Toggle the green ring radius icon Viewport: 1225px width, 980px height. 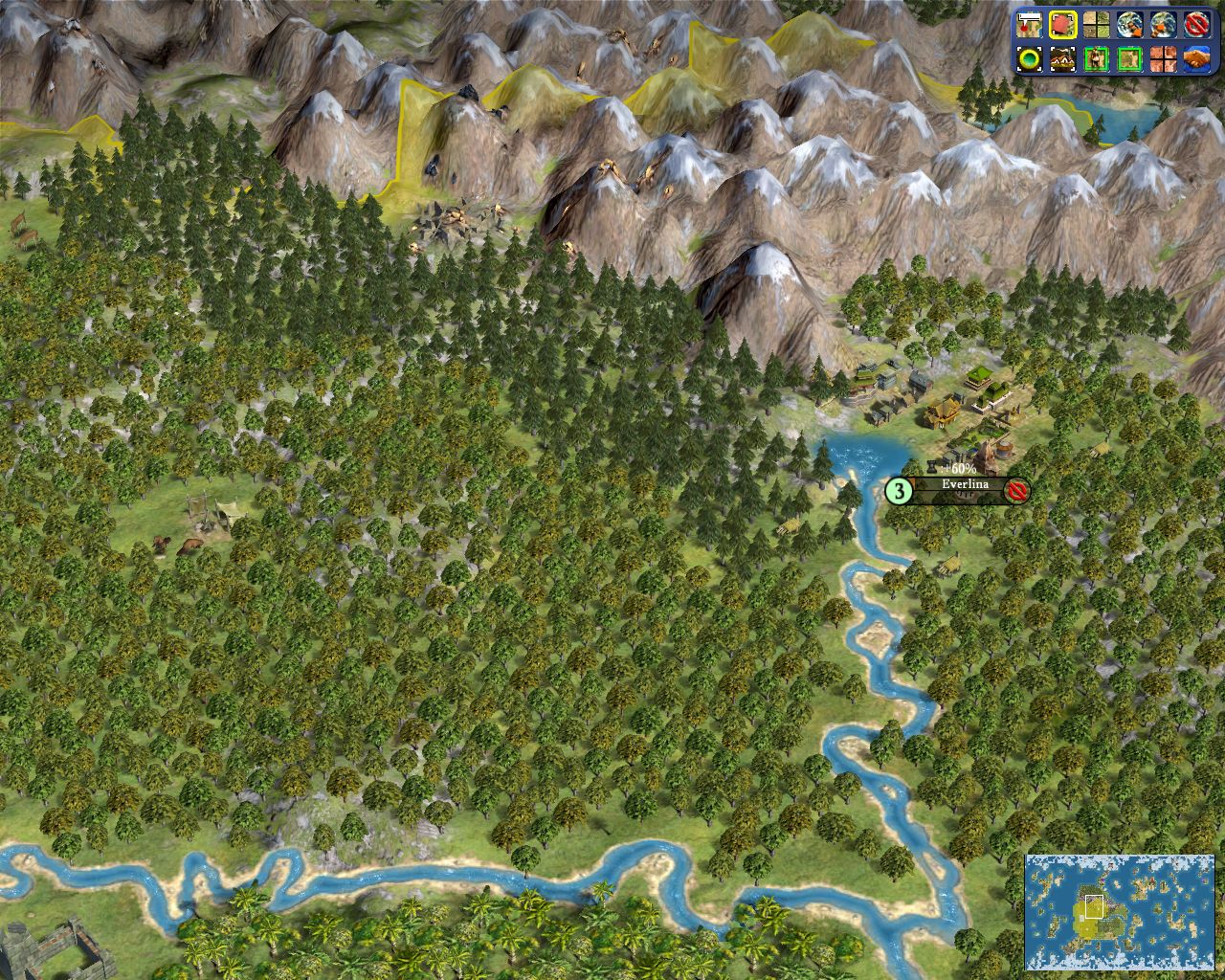pos(1029,59)
